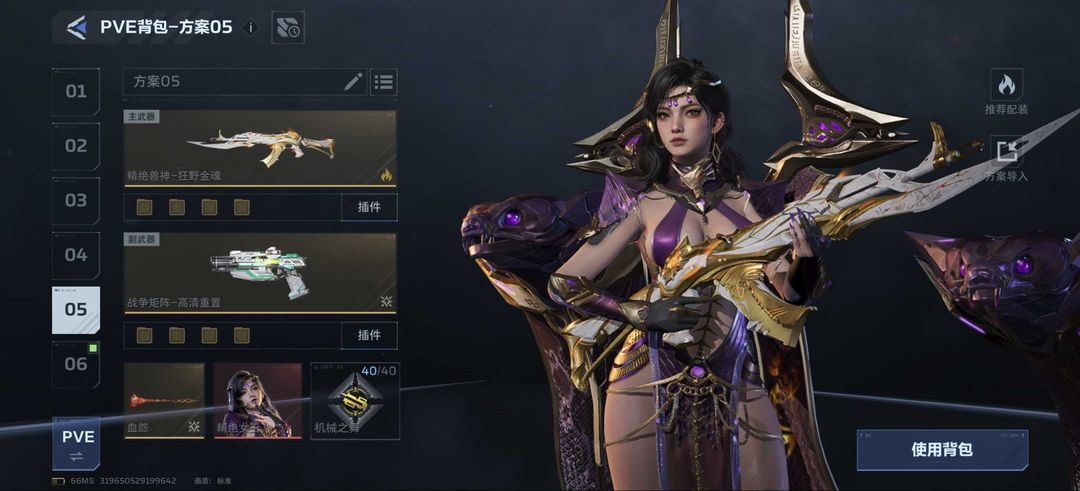Viewport: 1080px width, 491px height.
Task: Open the info icon beside PVE背包 title
Action: pyautogui.click(x=251, y=28)
